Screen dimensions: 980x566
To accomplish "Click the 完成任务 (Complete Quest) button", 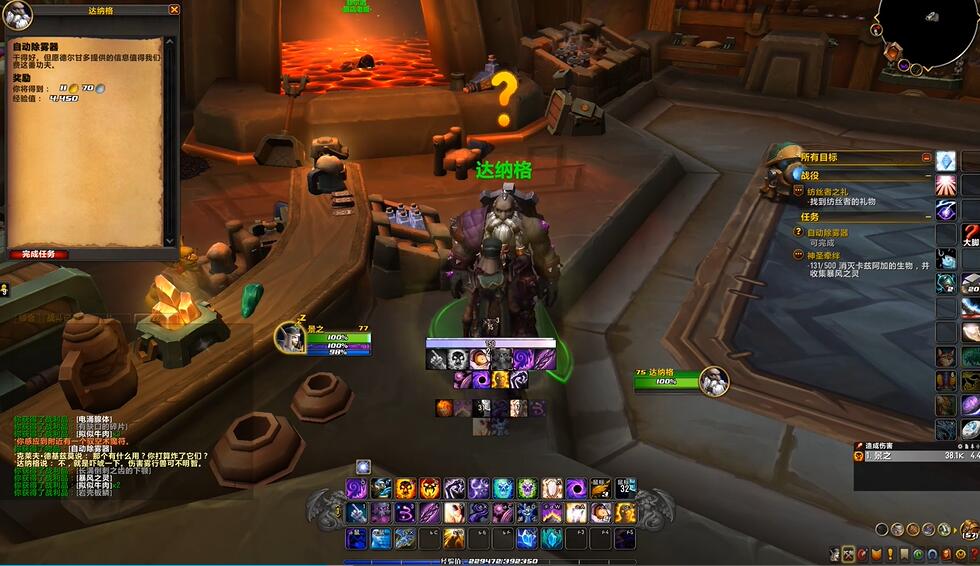I will coord(40,254).
